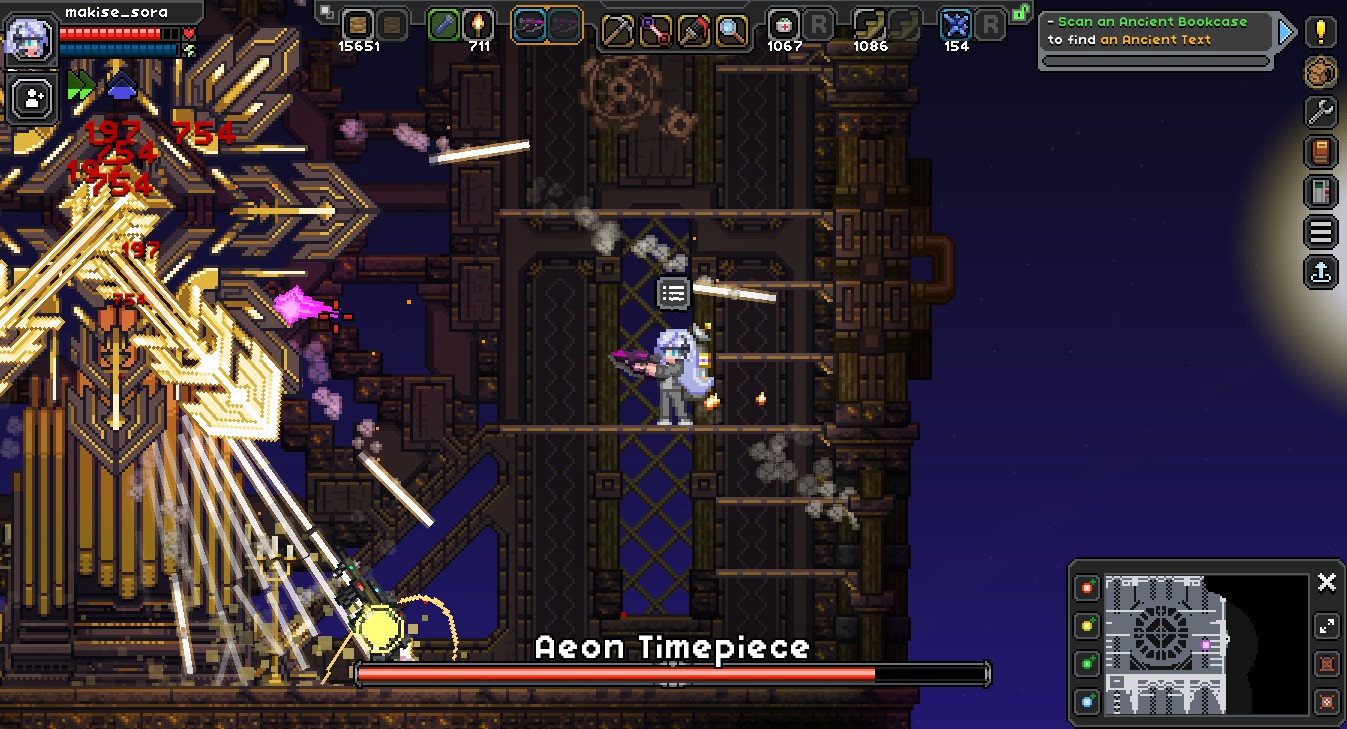
Task: Toggle fullscreen view on the minimap
Action: point(1327,626)
